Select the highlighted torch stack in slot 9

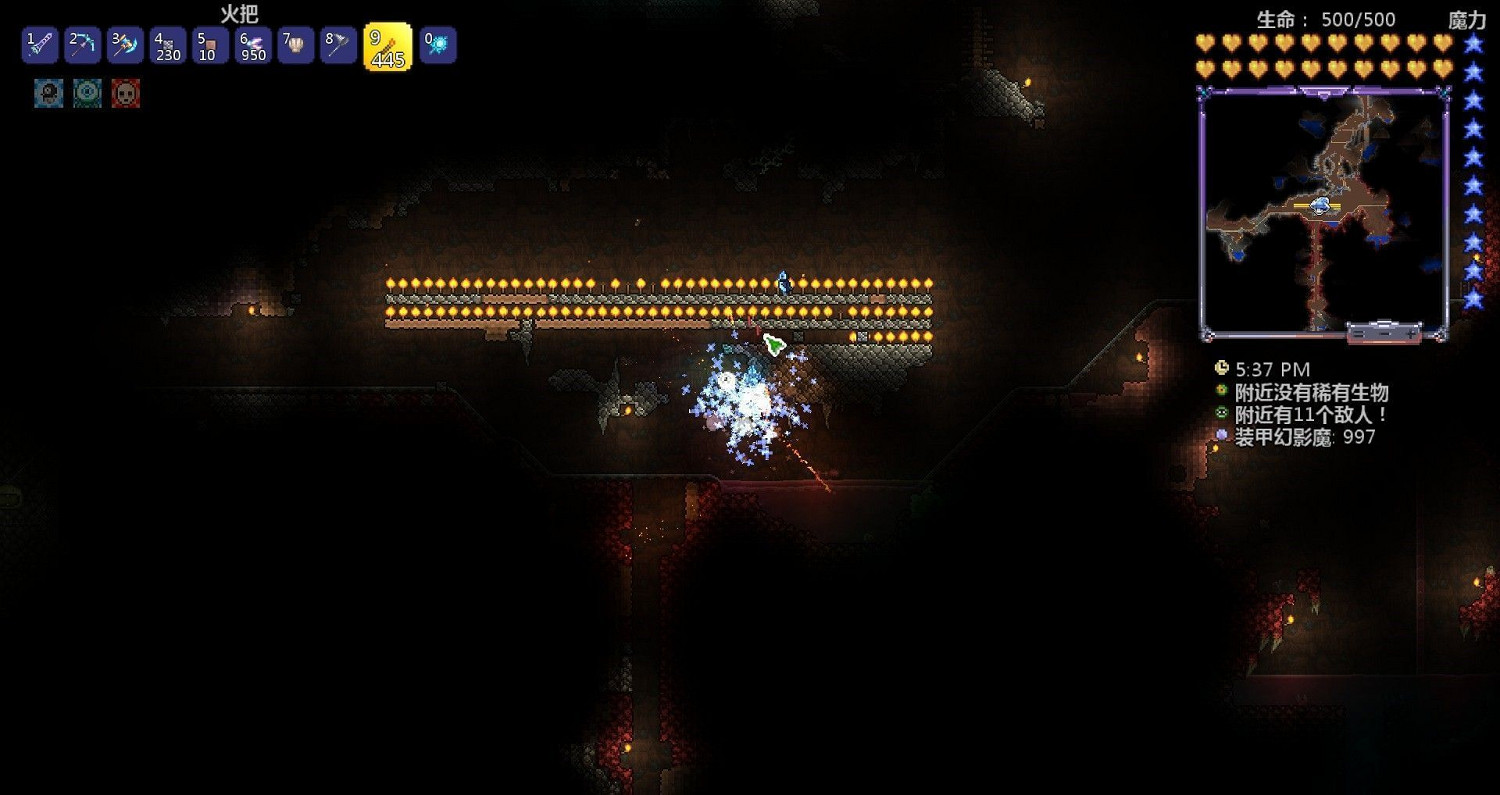(x=388, y=45)
